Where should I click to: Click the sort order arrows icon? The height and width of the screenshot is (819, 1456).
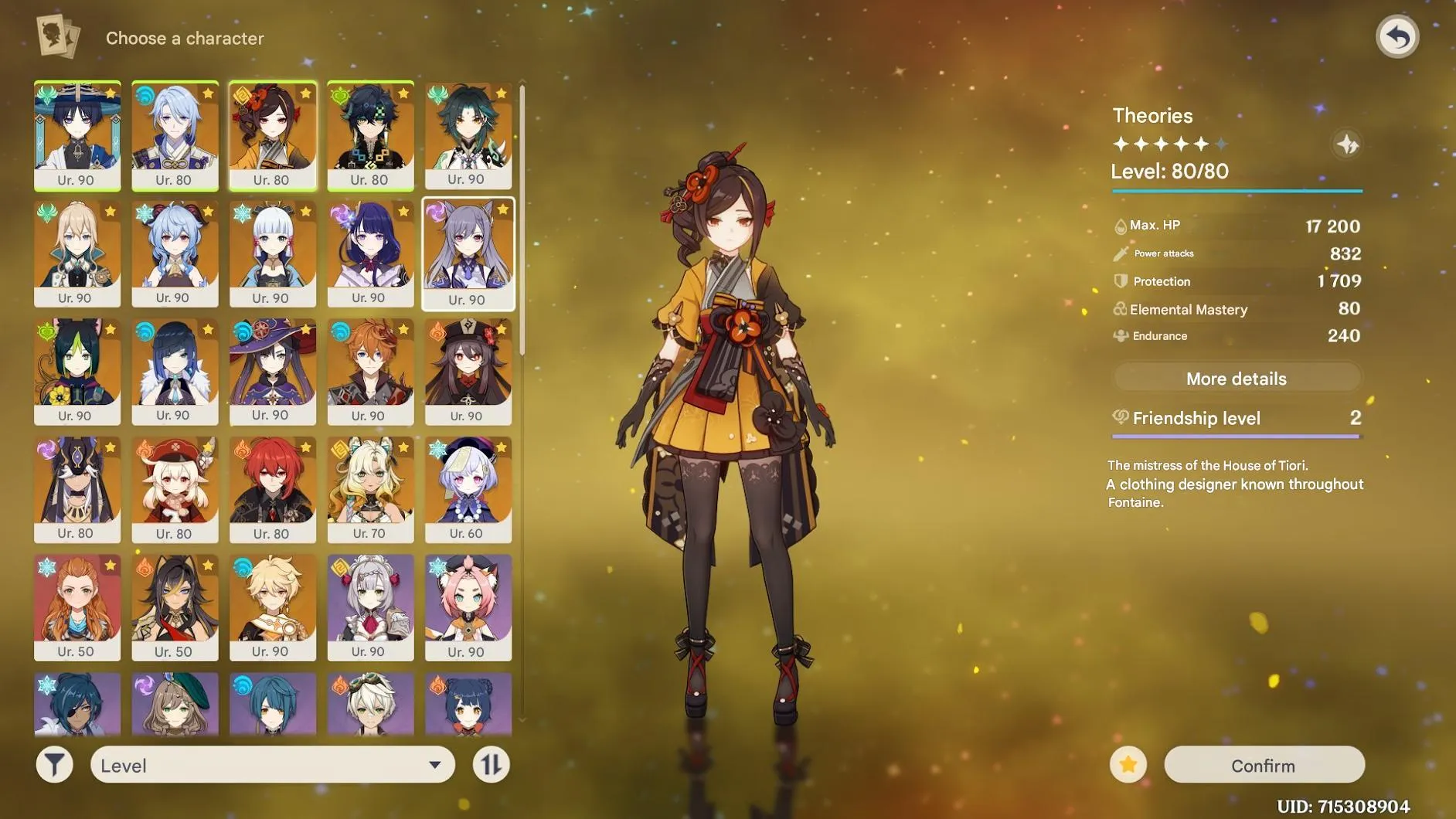tap(492, 764)
